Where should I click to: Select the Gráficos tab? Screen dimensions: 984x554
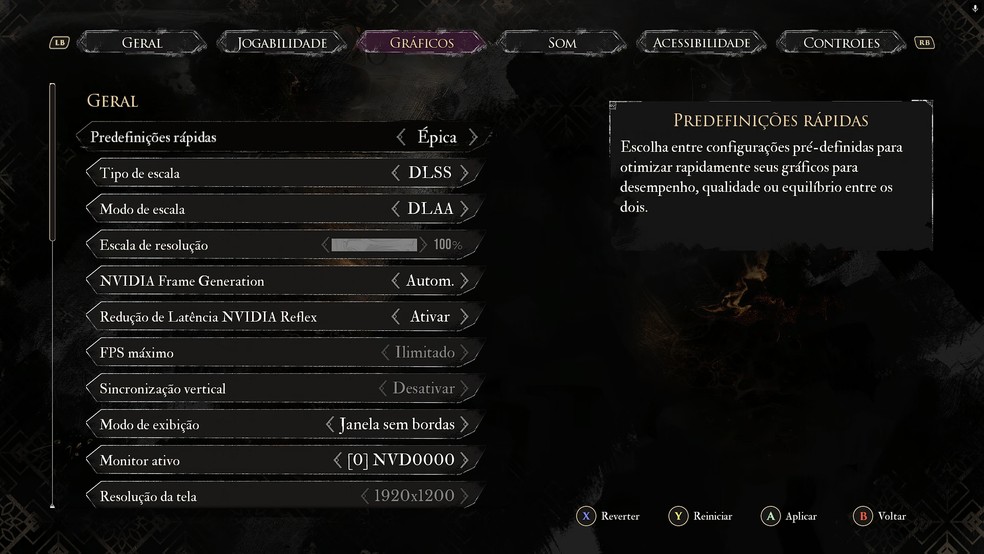coord(421,43)
